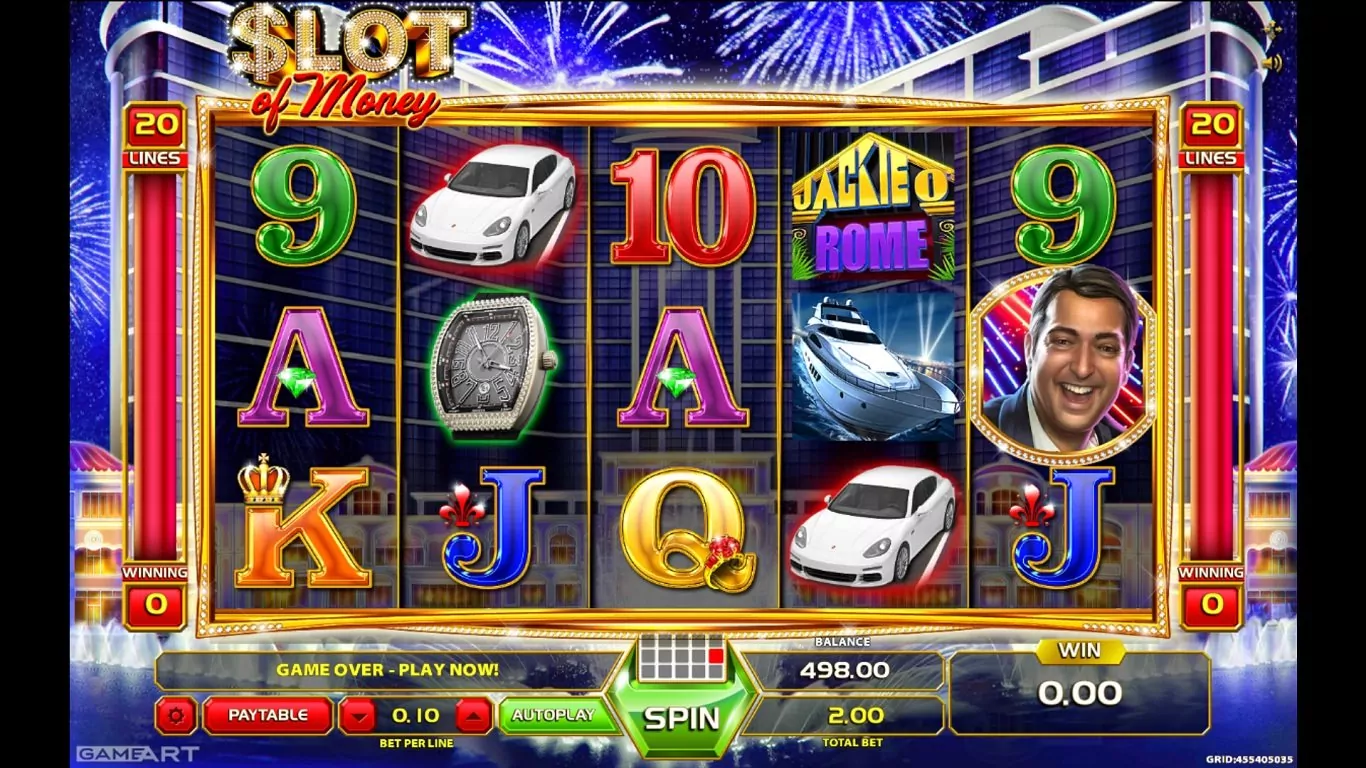The image size is (1366, 768).
Task: Toggle fullscreen with the gold arrows icon
Action: pos(1272,30)
